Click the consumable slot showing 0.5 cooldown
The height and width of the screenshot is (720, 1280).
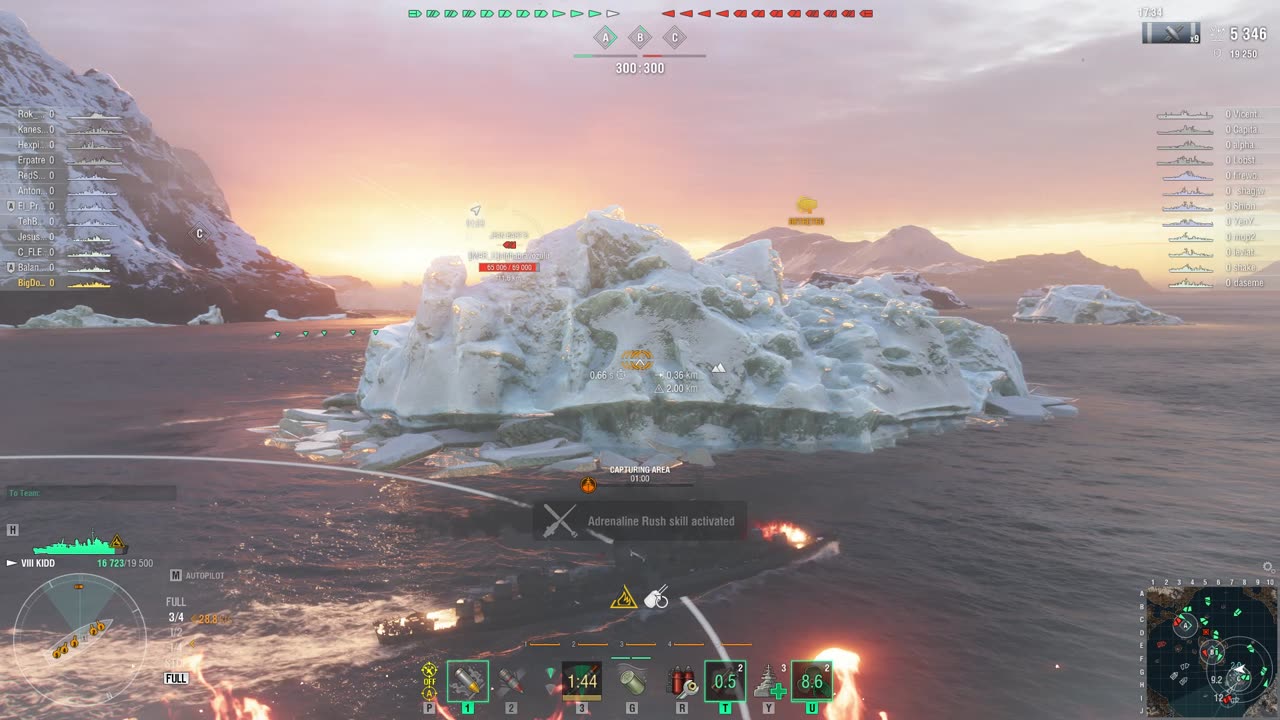[725, 681]
